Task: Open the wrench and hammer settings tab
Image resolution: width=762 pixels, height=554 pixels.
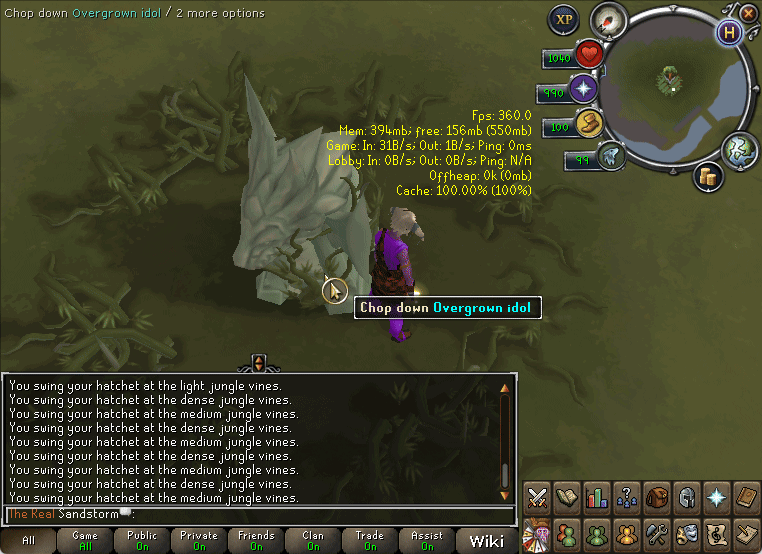Action: [x=657, y=532]
